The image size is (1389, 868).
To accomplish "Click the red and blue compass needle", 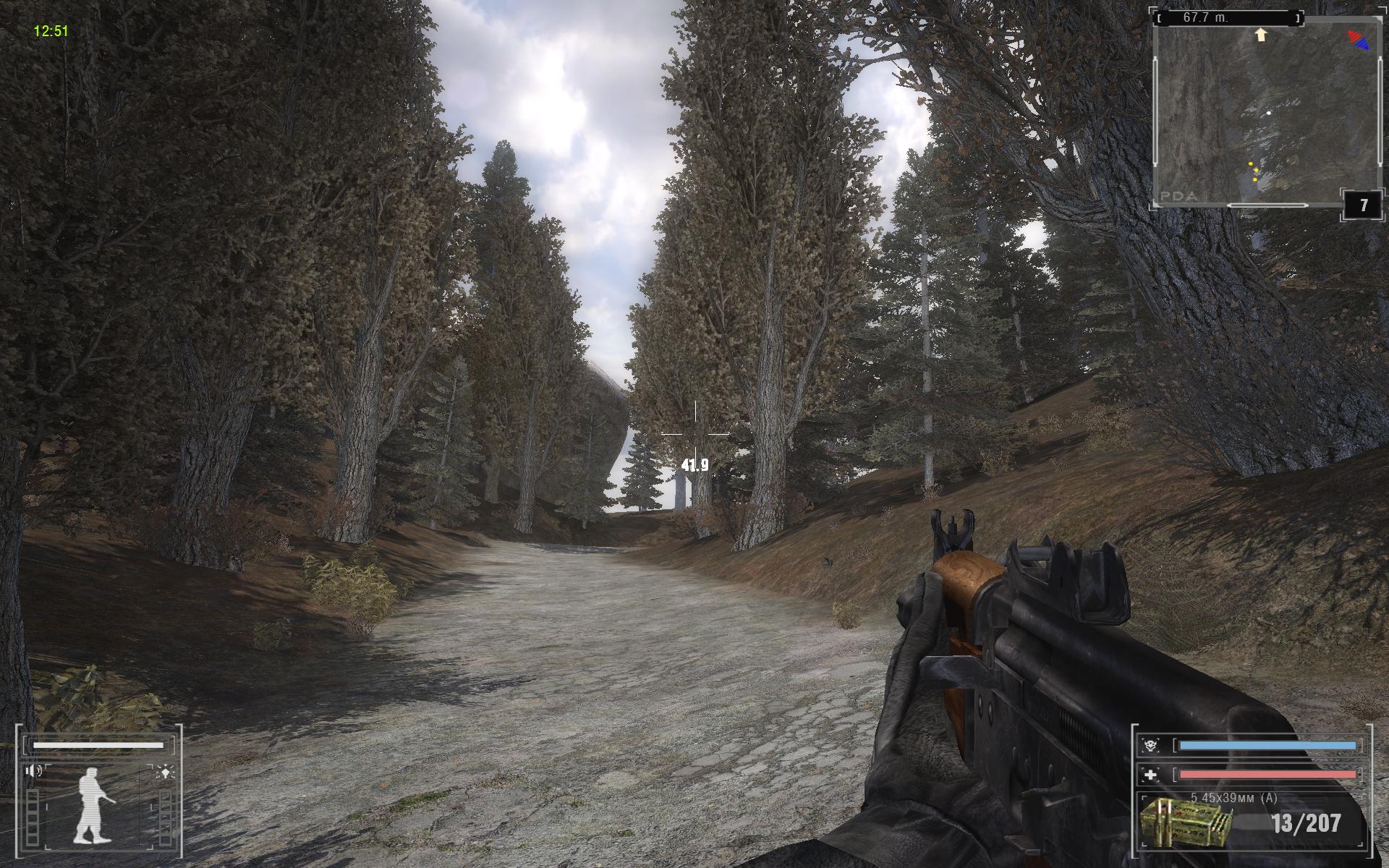I will click(1358, 39).
